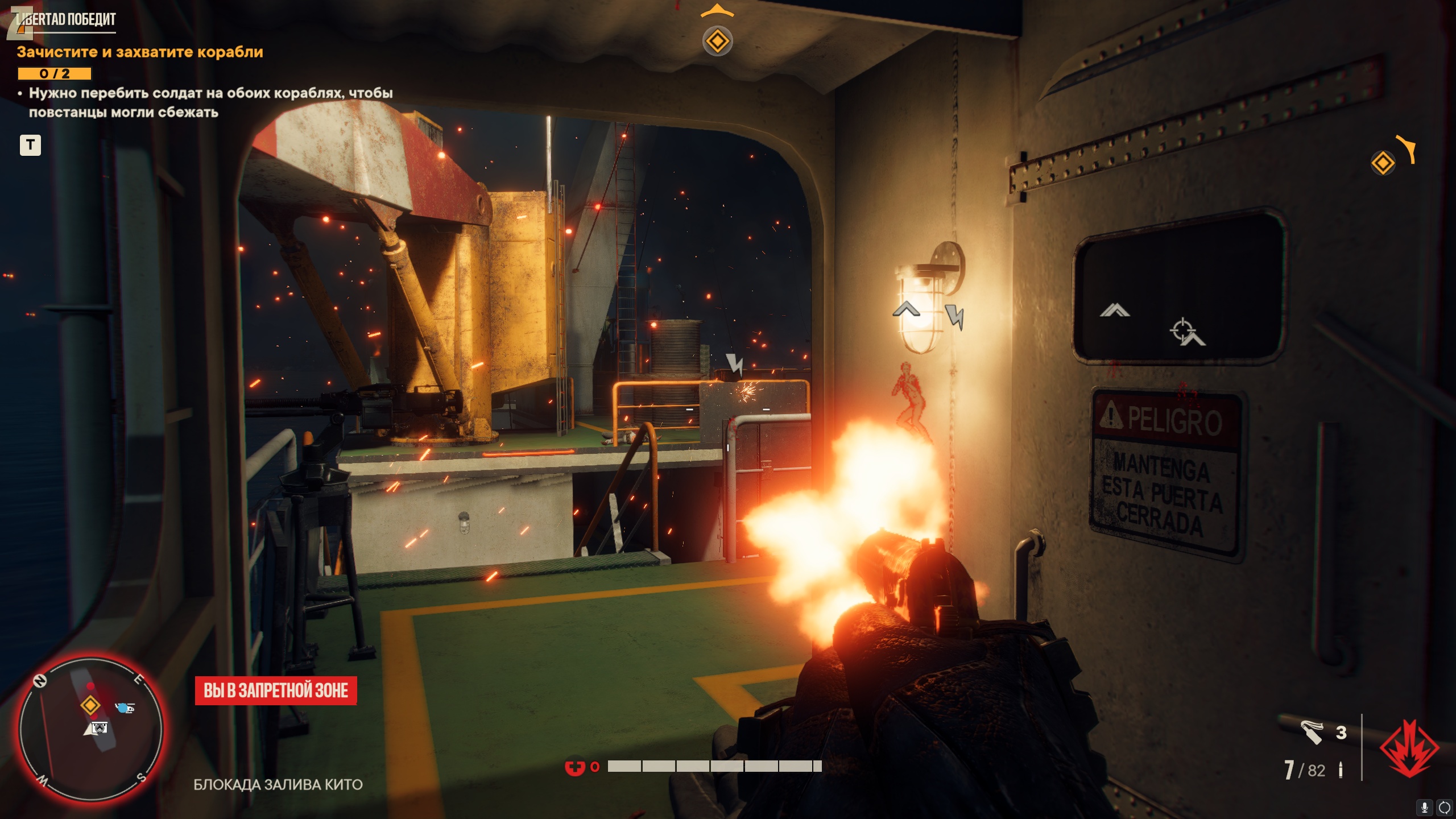Click the yellow objective diamond on the minimap
Image resolution: width=1456 pixels, height=819 pixels.
90,705
